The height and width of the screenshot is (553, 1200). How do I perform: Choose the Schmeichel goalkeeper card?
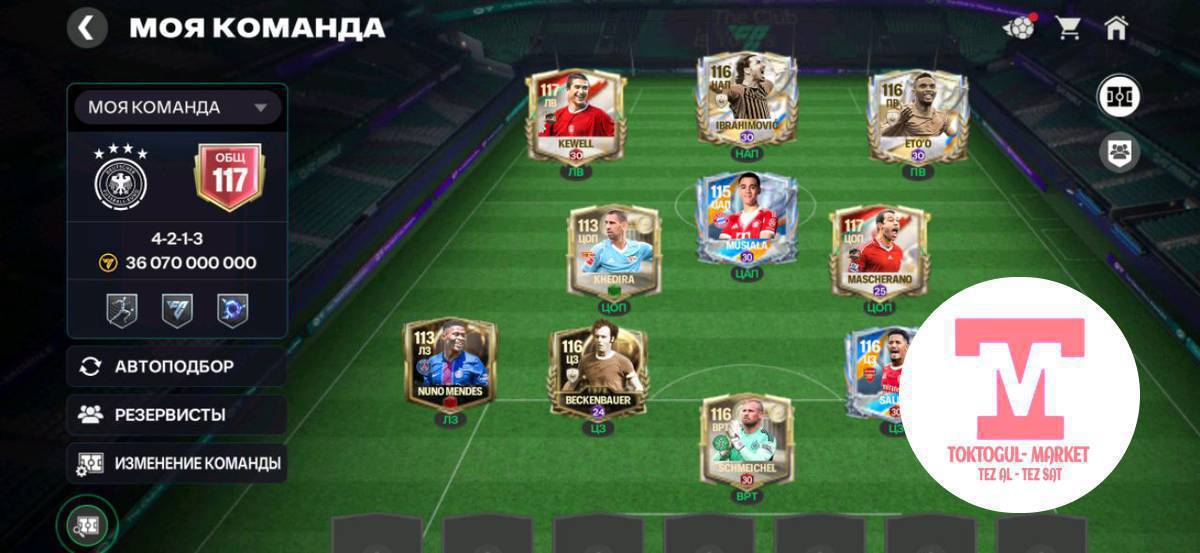(x=747, y=438)
